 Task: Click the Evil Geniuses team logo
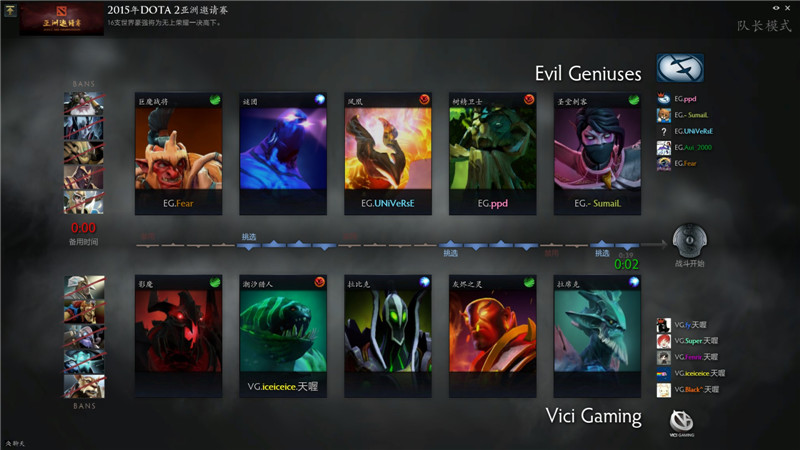[x=680, y=68]
